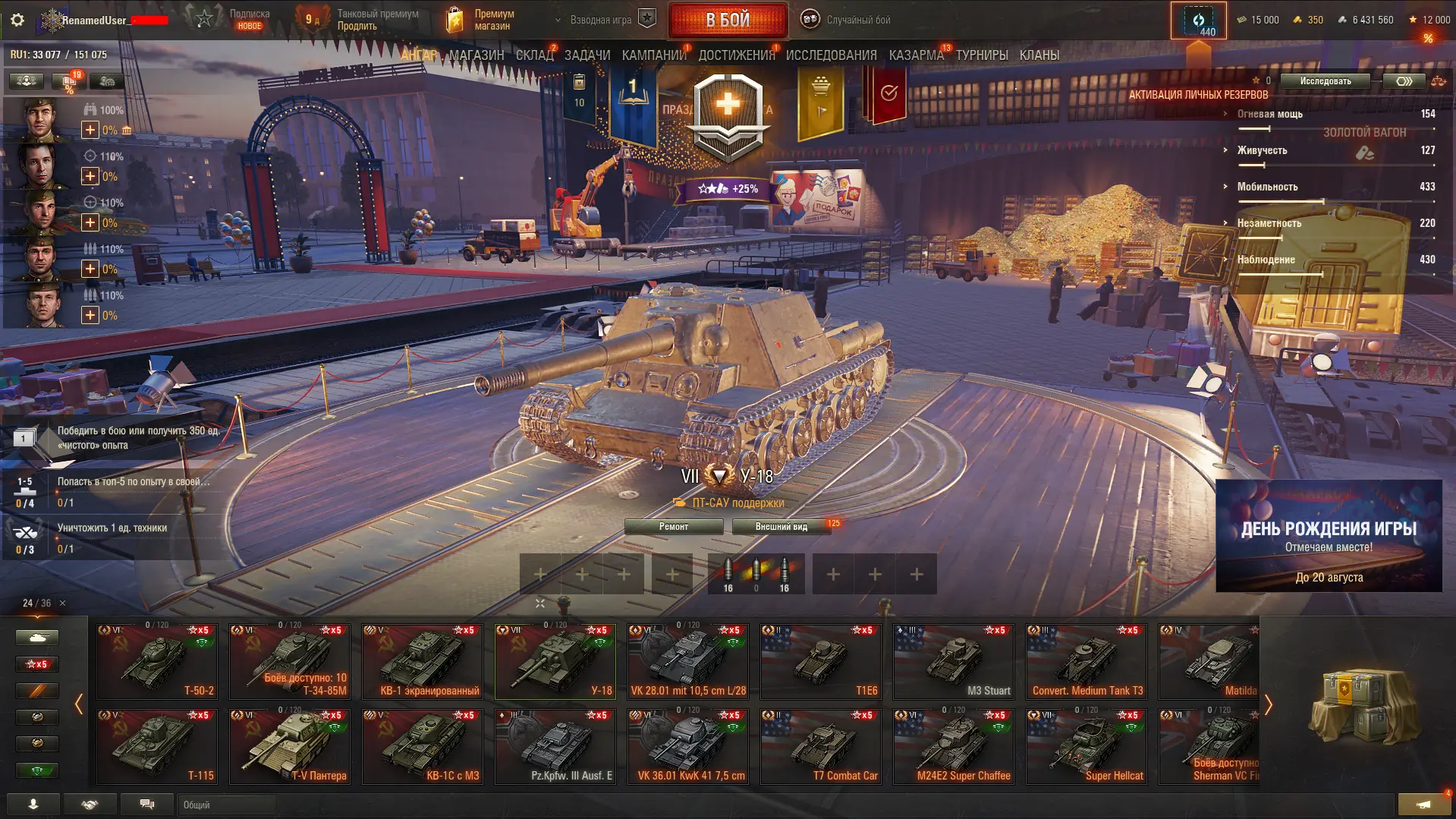Select the M24E2 Super Chaffee tank
1456x819 pixels.
point(954,746)
